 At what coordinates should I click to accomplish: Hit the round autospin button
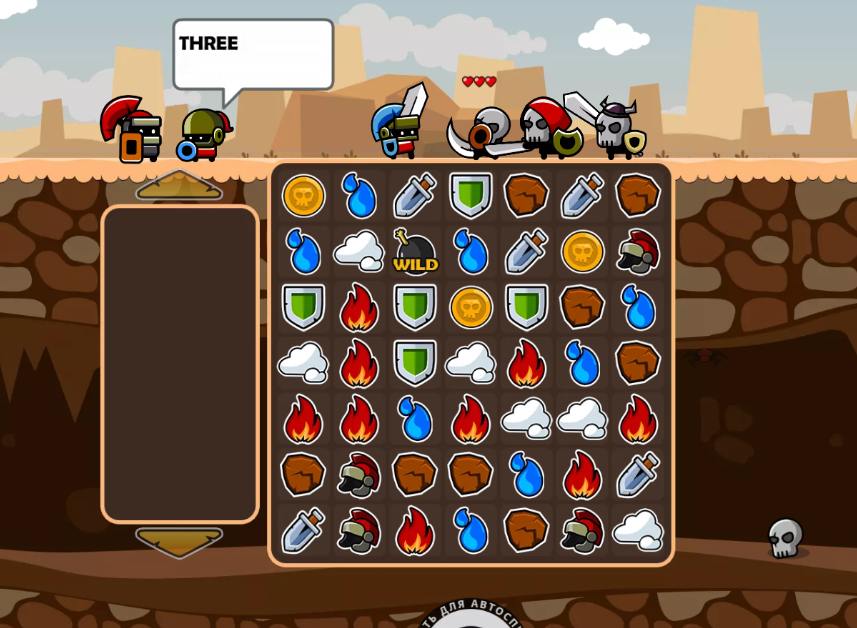[470, 617]
